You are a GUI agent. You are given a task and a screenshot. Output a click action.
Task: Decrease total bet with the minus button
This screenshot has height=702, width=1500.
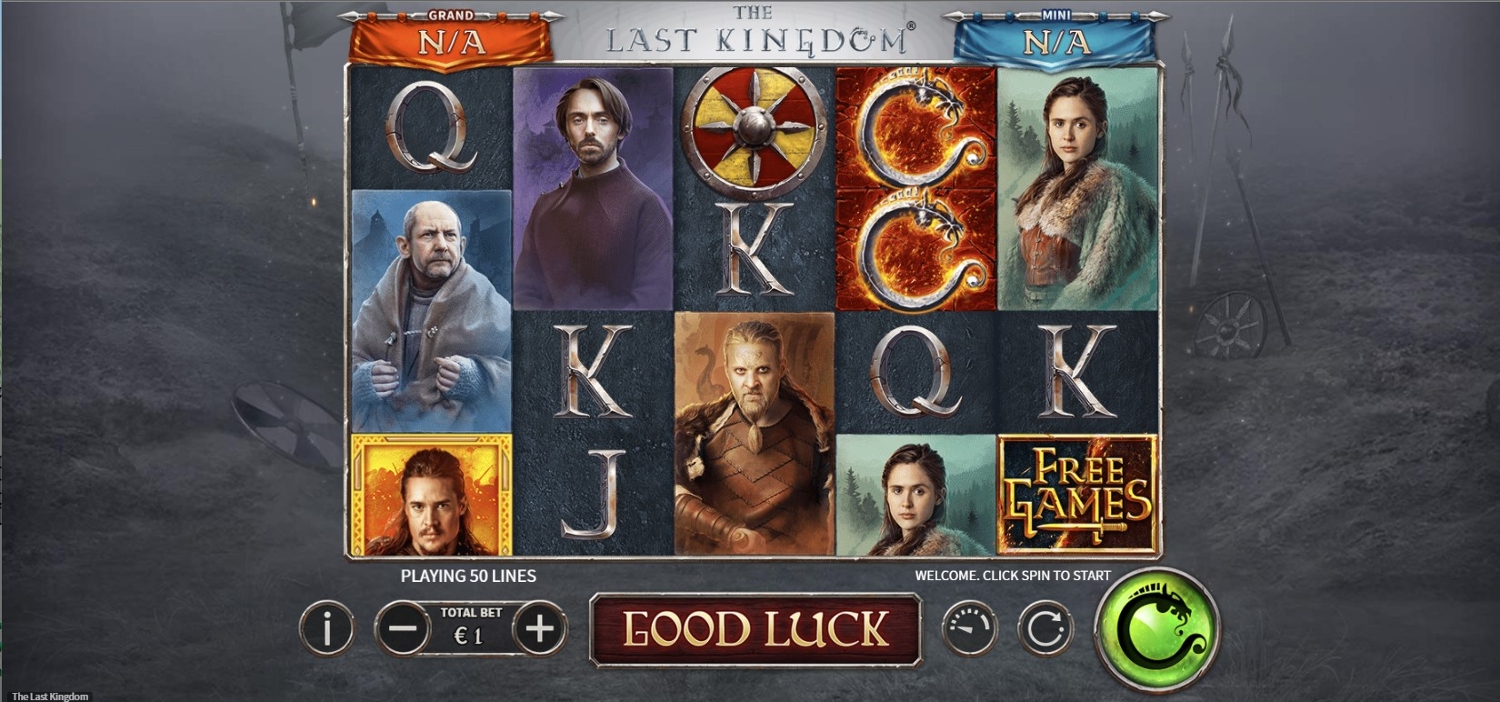click(402, 629)
